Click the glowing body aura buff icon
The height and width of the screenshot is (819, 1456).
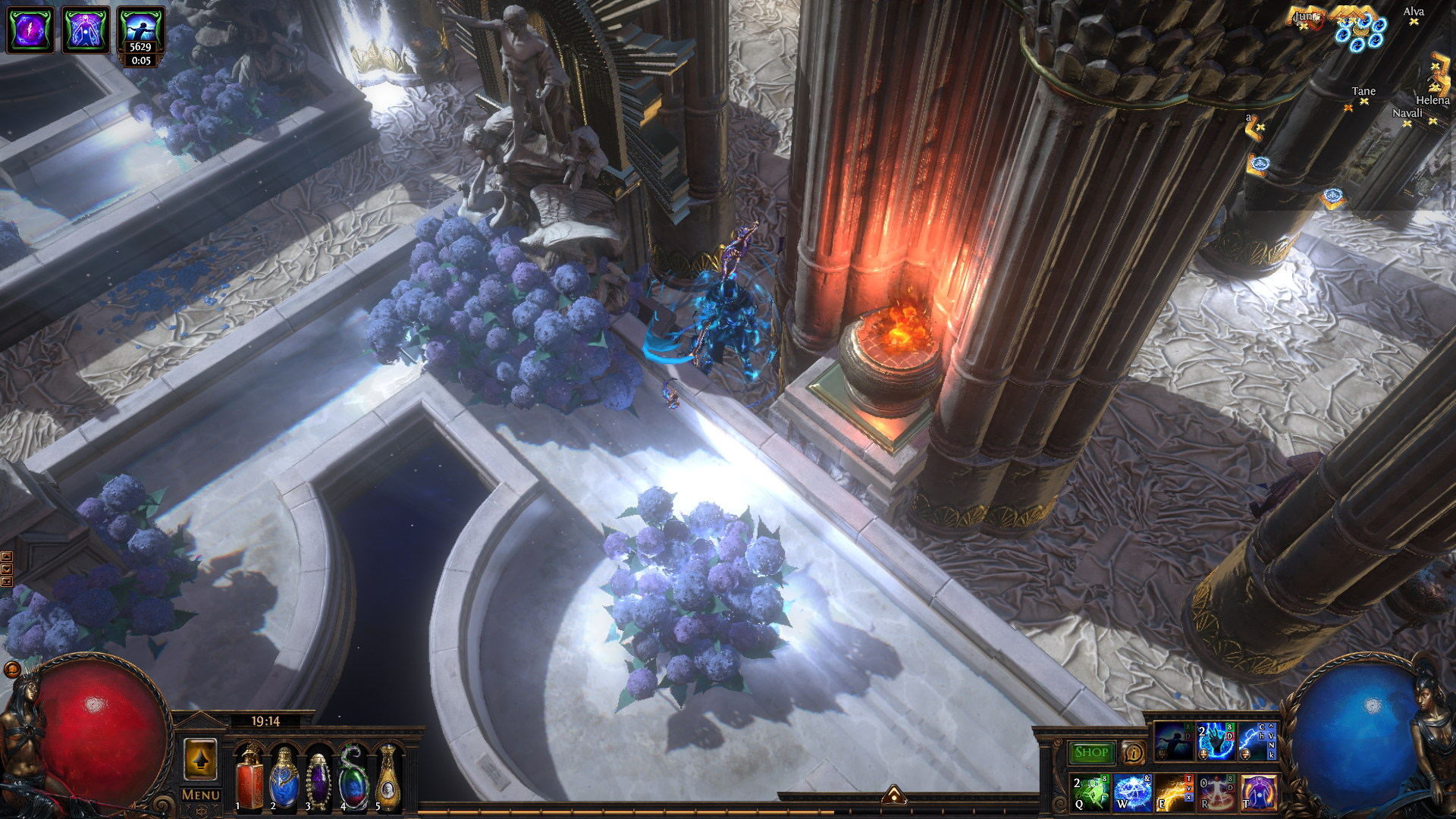pos(86,30)
